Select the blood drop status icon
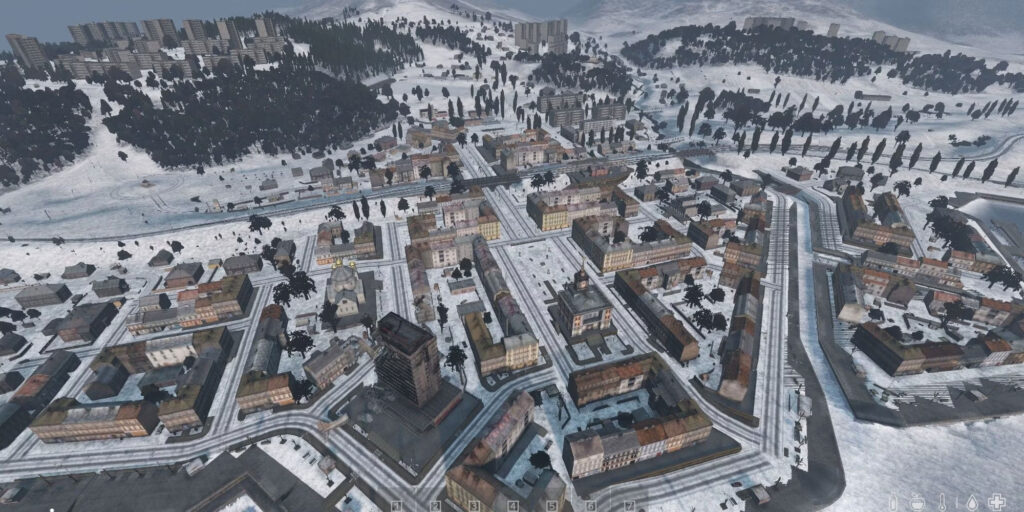1024x512 pixels. pyautogui.click(x=970, y=502)
